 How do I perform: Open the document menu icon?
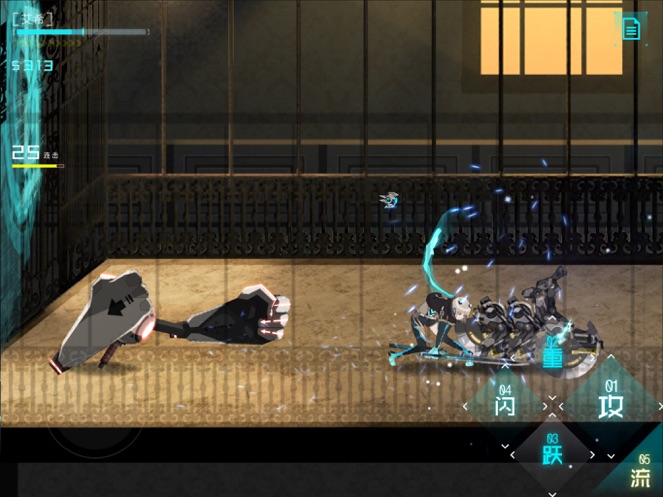(631, 29)
